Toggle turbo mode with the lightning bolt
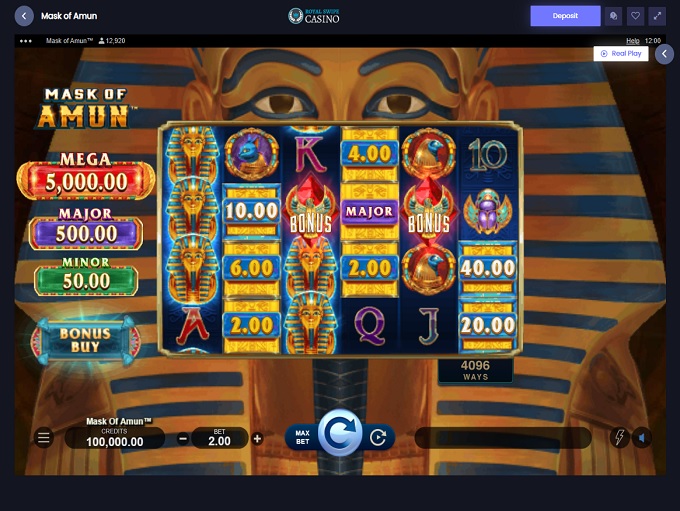This screenshot has height=511, width=680. [619, 438]
